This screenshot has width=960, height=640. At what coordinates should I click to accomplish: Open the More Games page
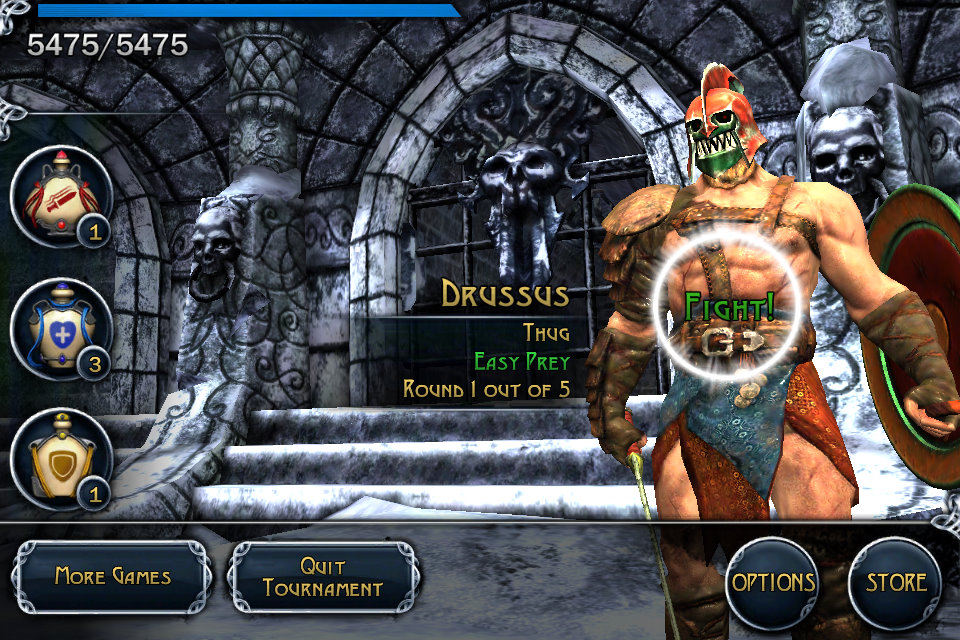click(x=112, y=577)
